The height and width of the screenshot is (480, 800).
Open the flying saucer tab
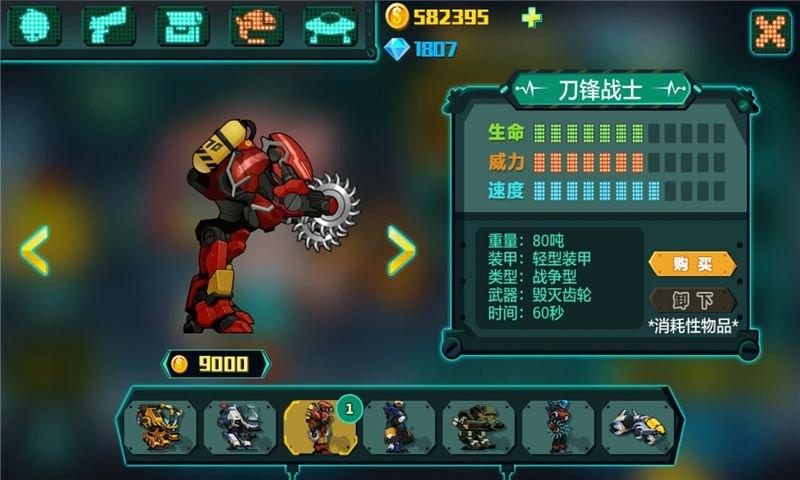332,26
